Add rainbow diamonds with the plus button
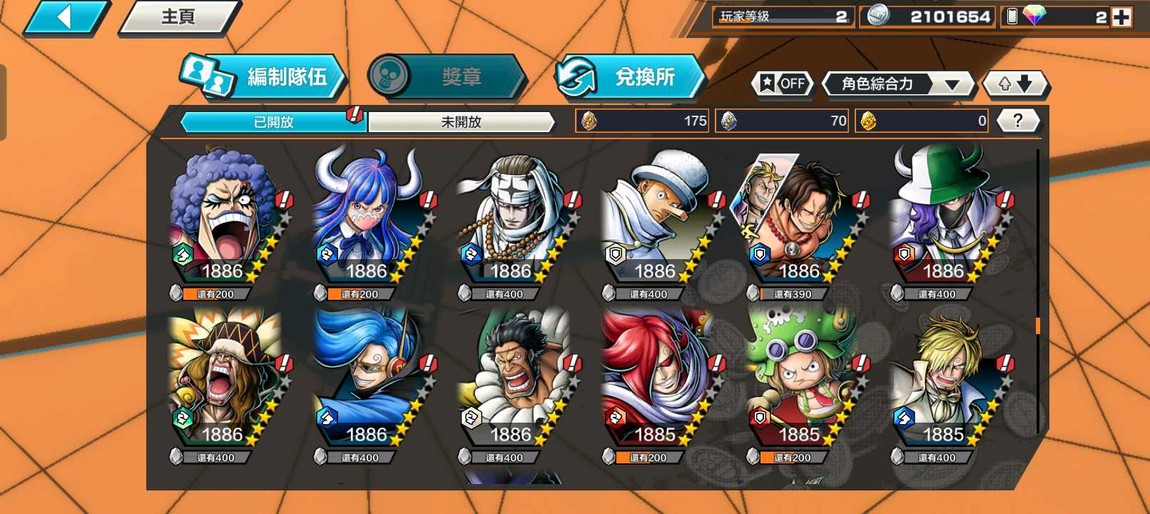 point(1121,17)
